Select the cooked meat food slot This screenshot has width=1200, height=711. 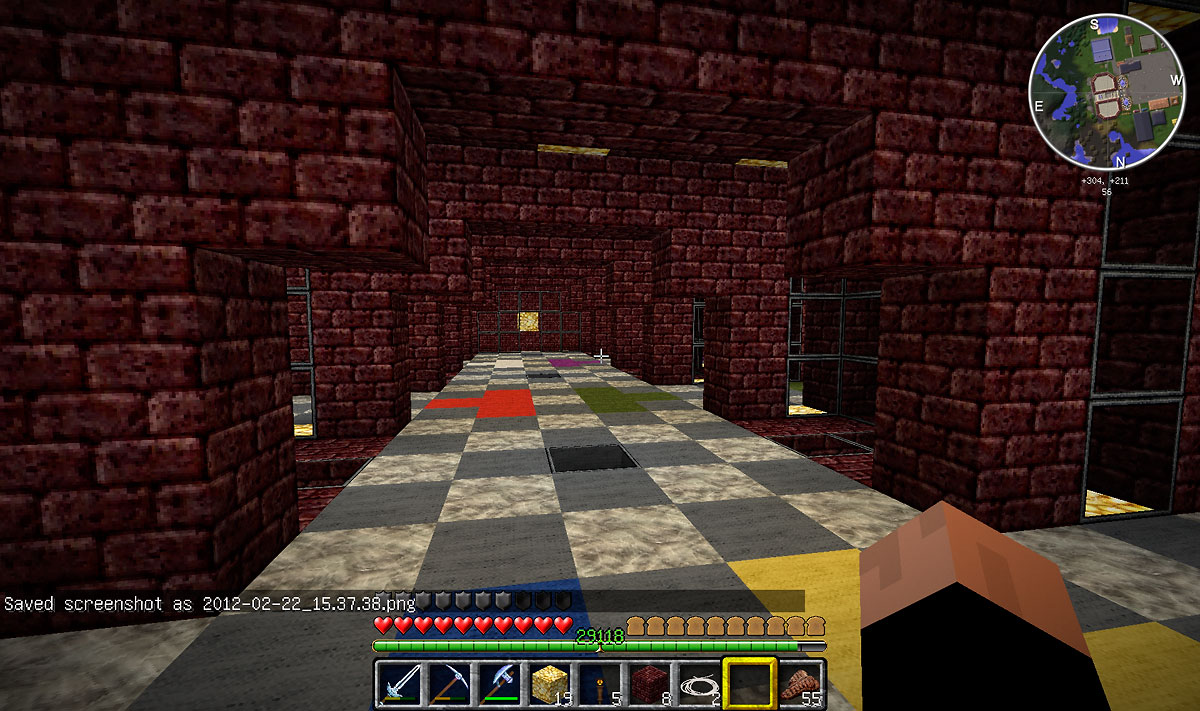(800, 684)
